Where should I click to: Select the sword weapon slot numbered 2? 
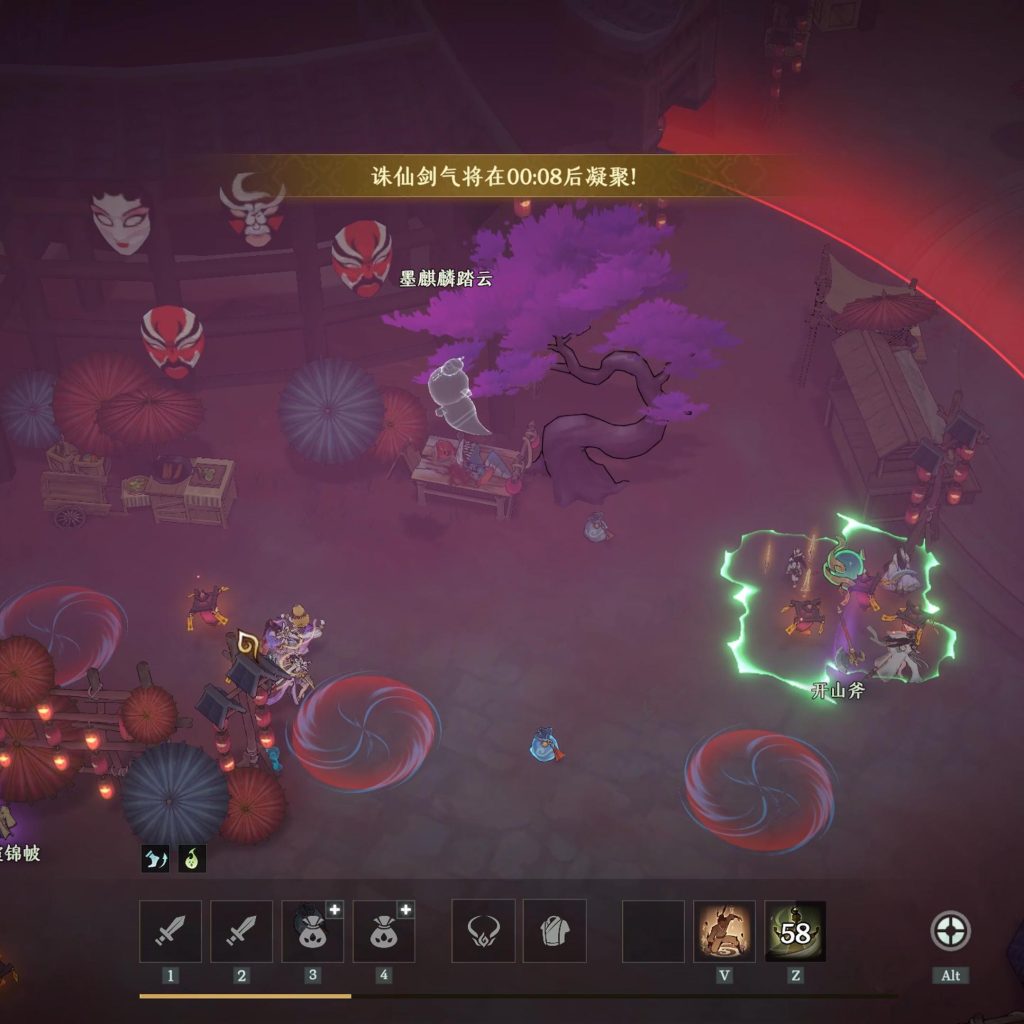pos(241,931)
